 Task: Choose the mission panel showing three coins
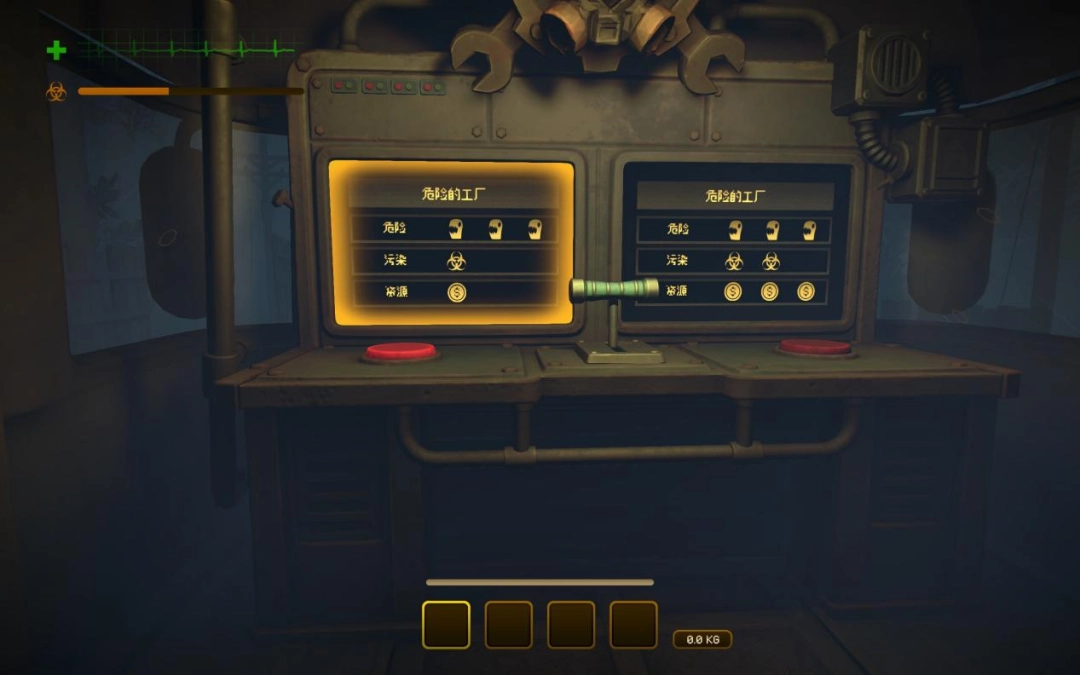[x=735, y=243]
